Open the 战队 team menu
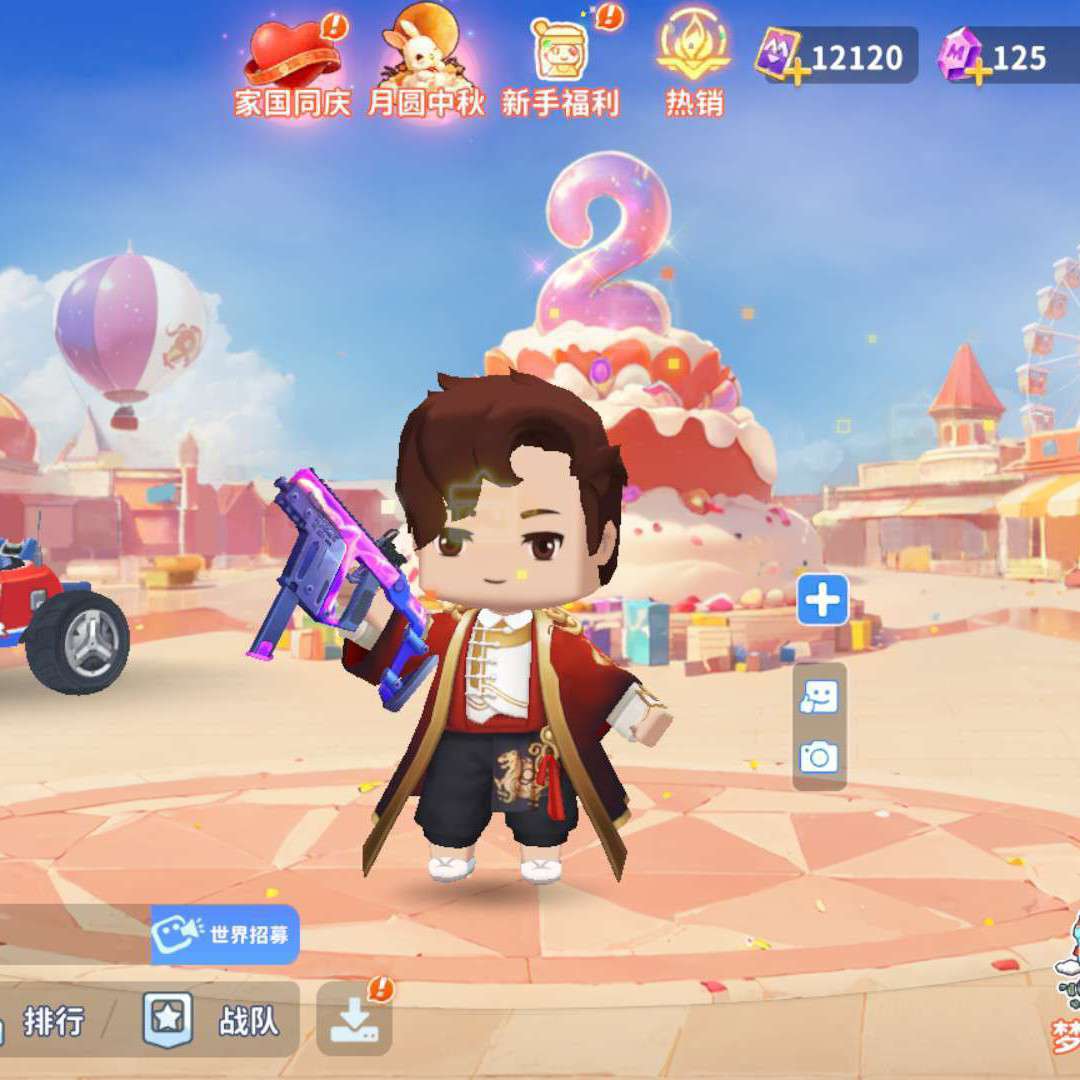 [x=218, y=1021]
